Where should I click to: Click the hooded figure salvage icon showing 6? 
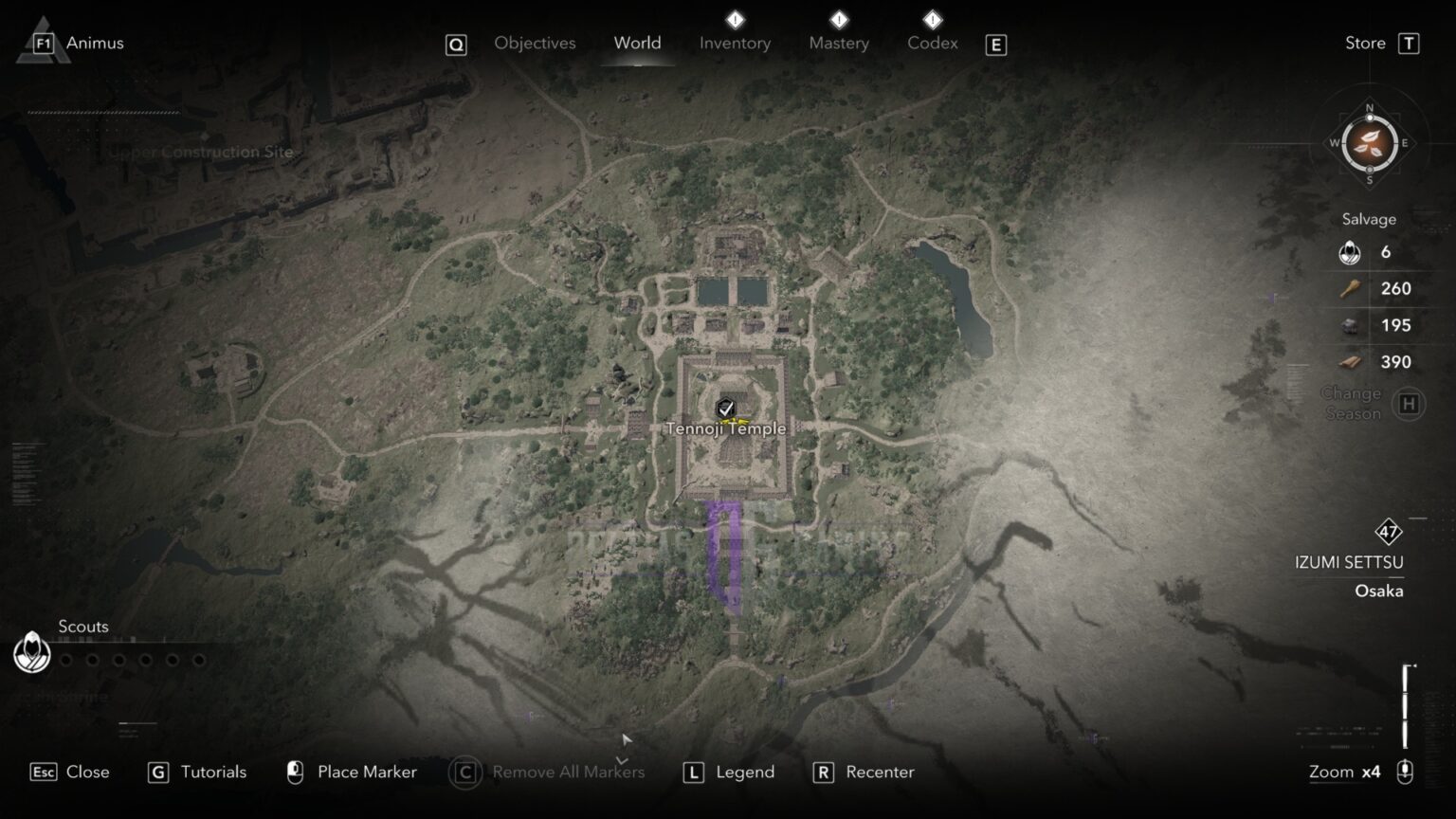click(1347, 252)
